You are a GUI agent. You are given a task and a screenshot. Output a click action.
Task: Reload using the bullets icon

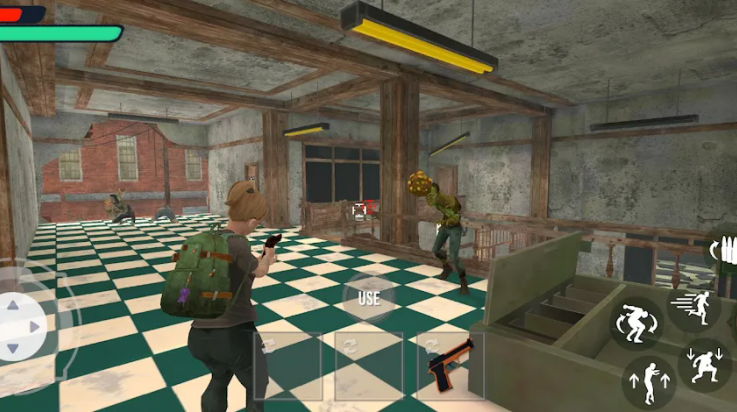[723, 249]
